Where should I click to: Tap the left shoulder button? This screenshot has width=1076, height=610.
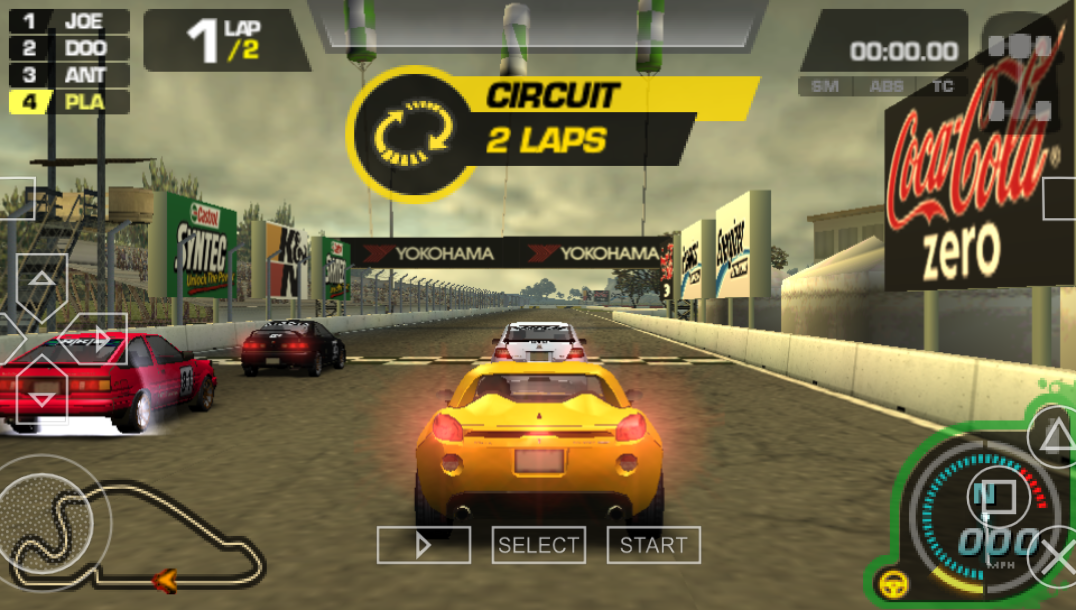(x=15, y=197)
